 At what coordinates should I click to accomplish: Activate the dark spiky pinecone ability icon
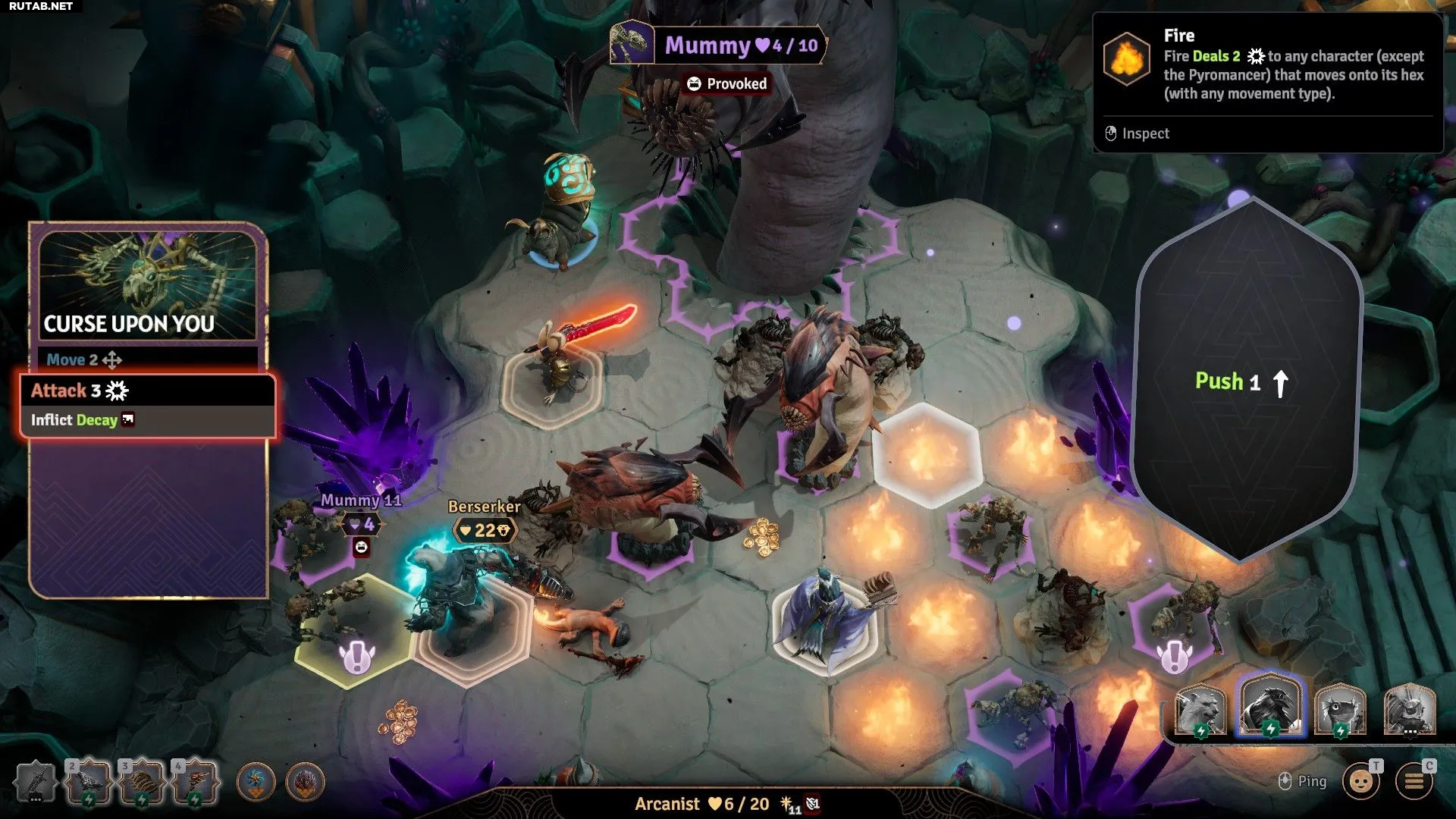tap(306, 782)
